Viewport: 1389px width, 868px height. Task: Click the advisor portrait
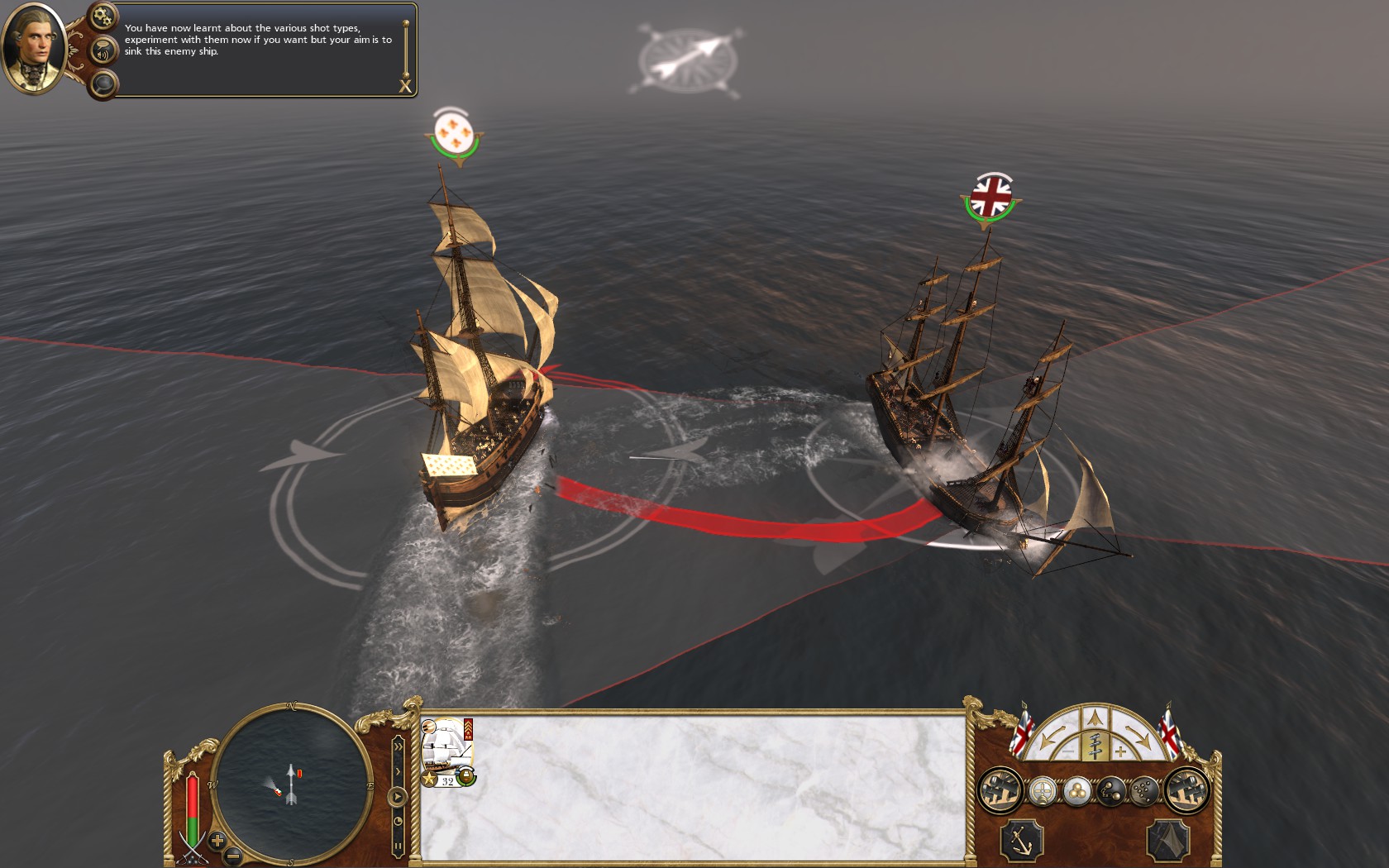[x=34, y=47]
